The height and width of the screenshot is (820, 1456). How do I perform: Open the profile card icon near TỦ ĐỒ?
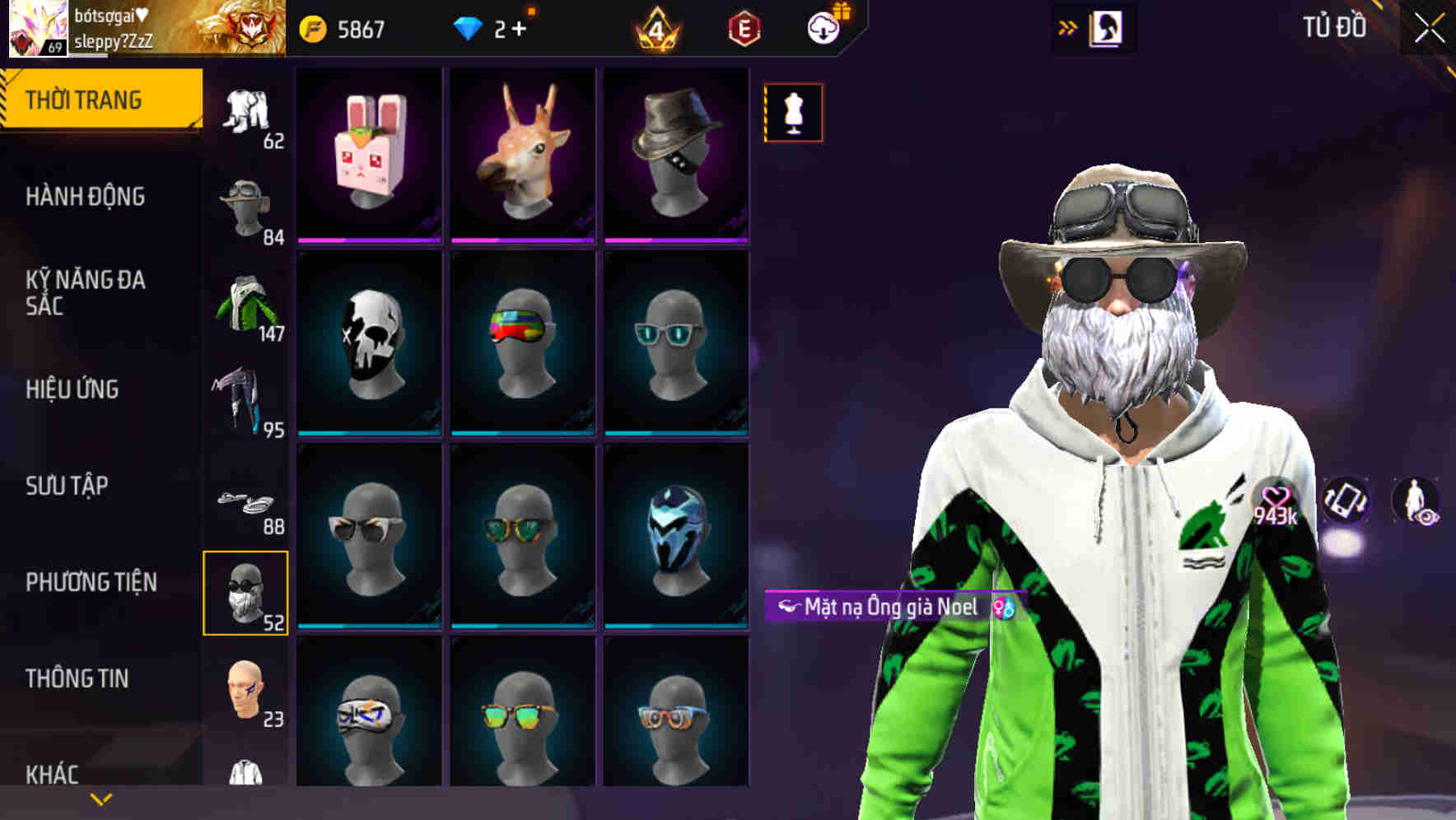(x=1108, y=27)
